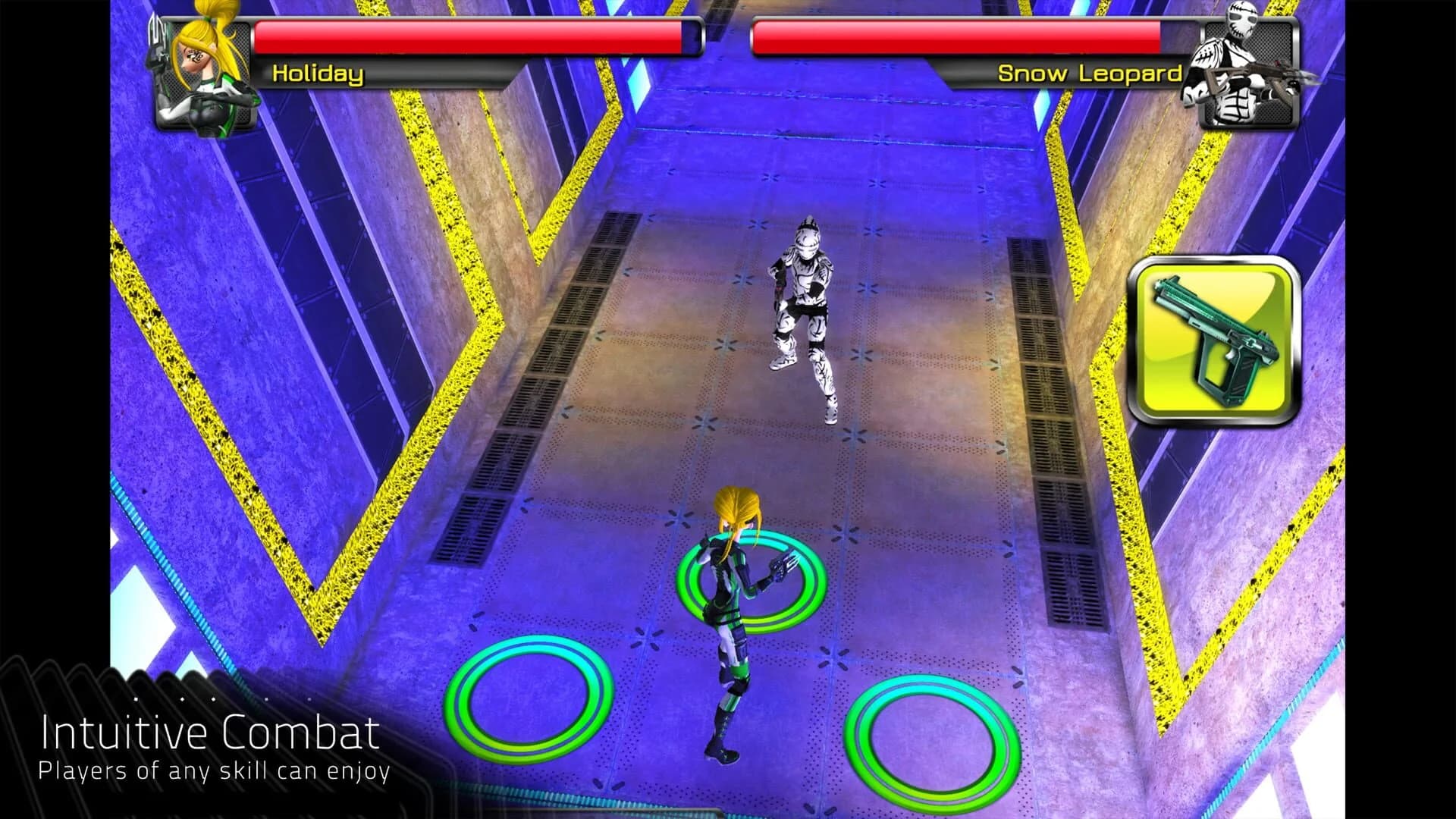Select the Holiday character model
The width and height of the screenshot is (1456, 819).
pos(728,622)
